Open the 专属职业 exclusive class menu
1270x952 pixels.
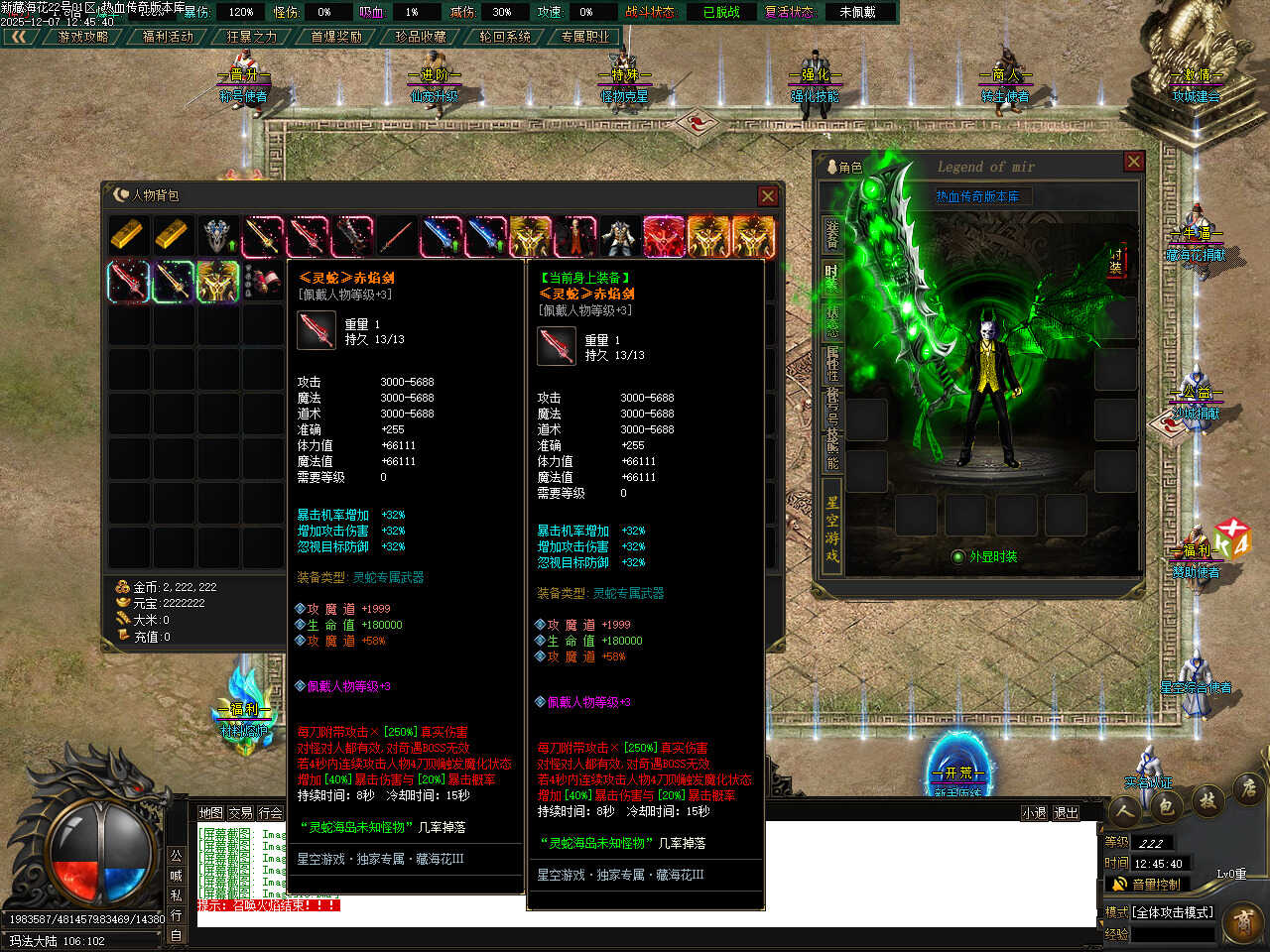585,37
